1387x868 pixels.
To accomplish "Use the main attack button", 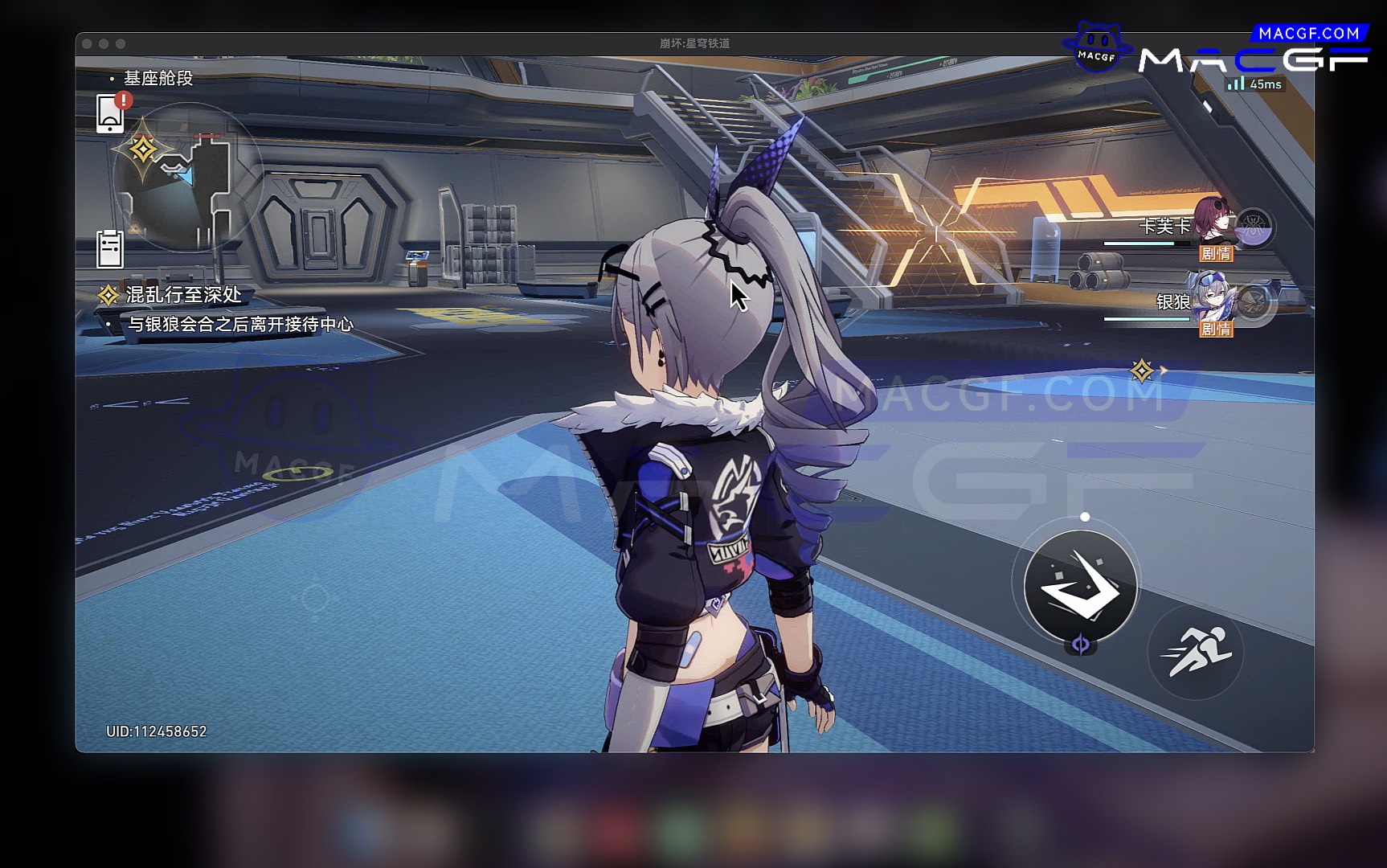I will (1080, 586).
